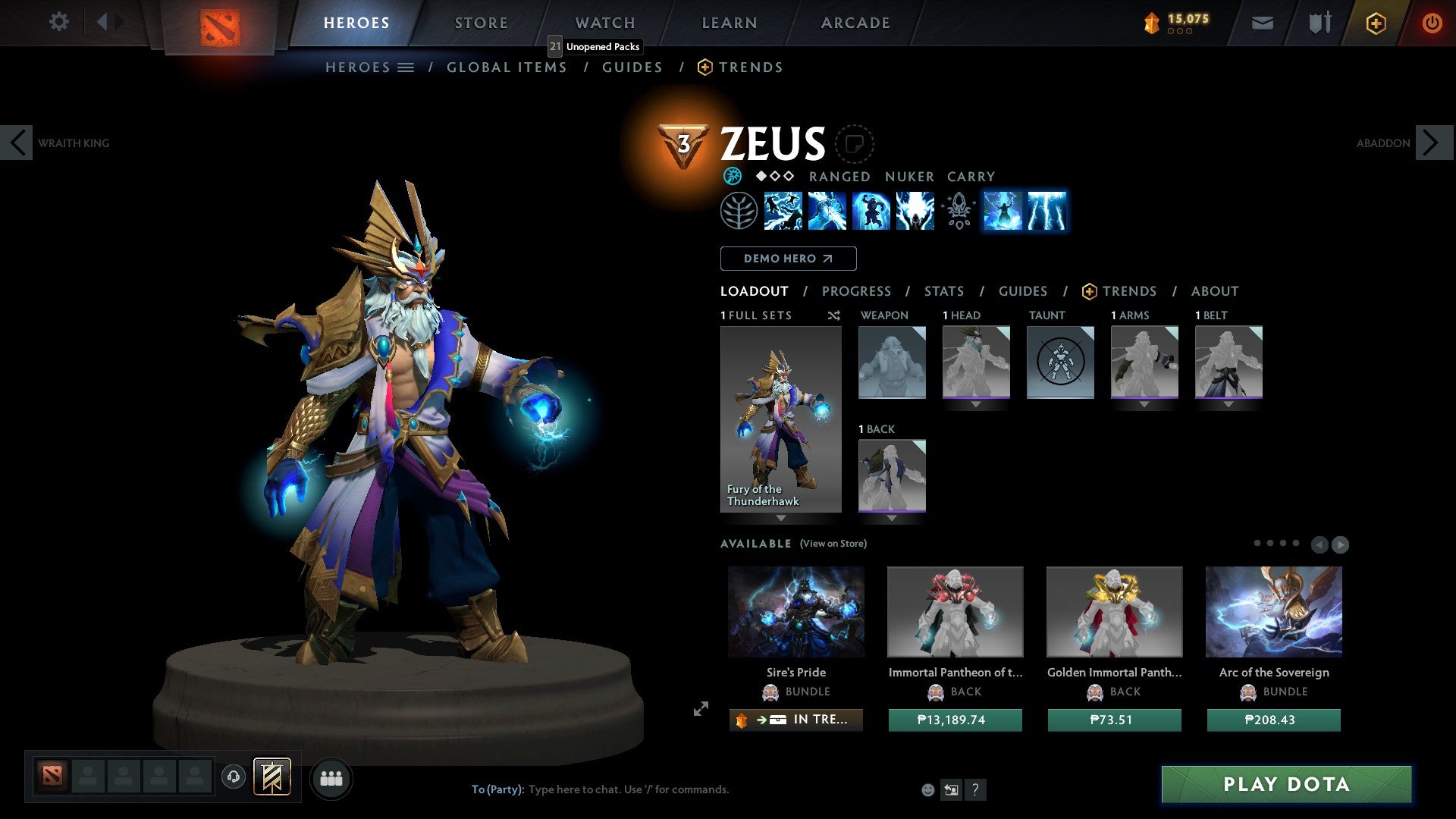The image size is (1456, 819).
Task: Switch to the PROGRESS tab
Action: coord(857,291)
